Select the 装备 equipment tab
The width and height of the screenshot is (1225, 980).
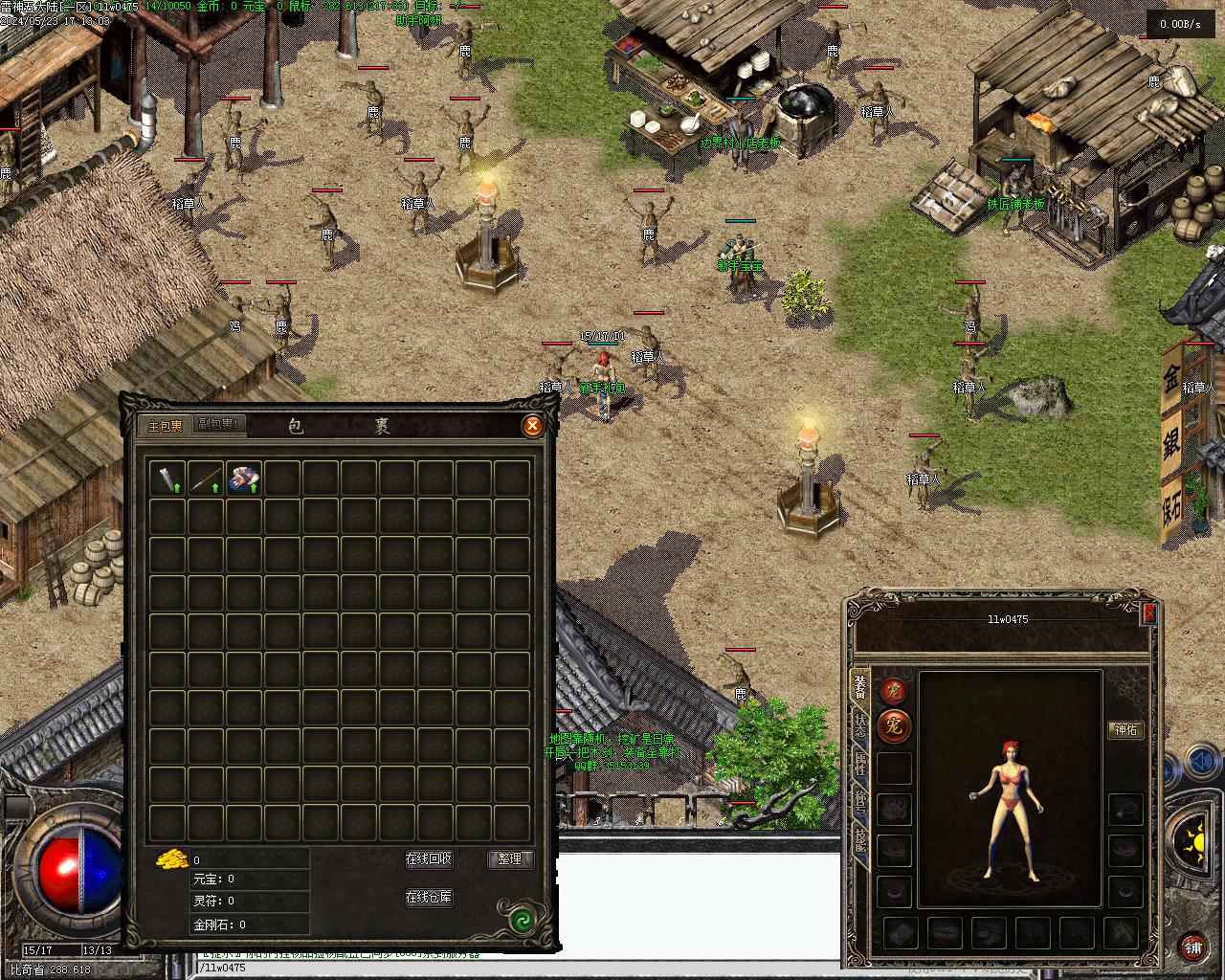(860, 687)
